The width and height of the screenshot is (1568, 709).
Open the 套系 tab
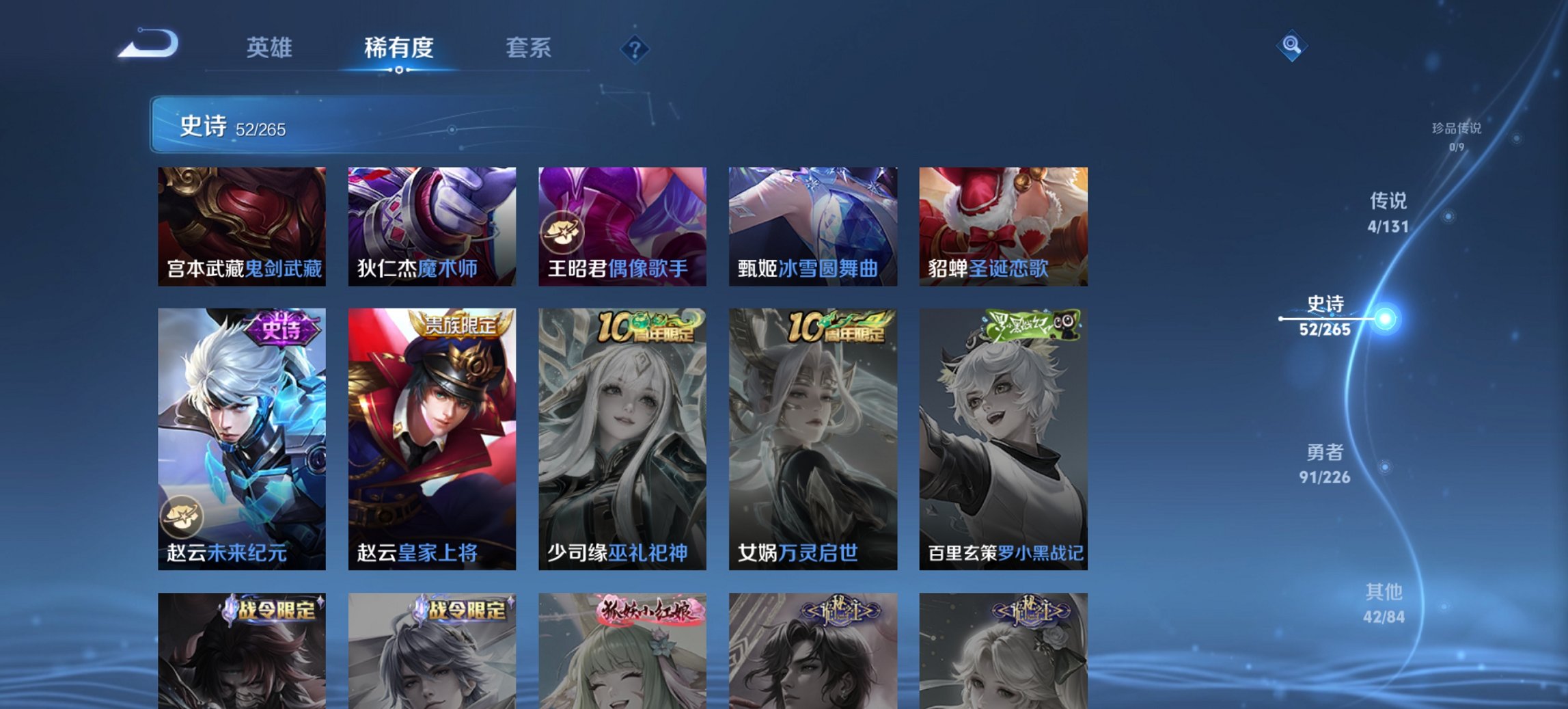click(529, 48)
